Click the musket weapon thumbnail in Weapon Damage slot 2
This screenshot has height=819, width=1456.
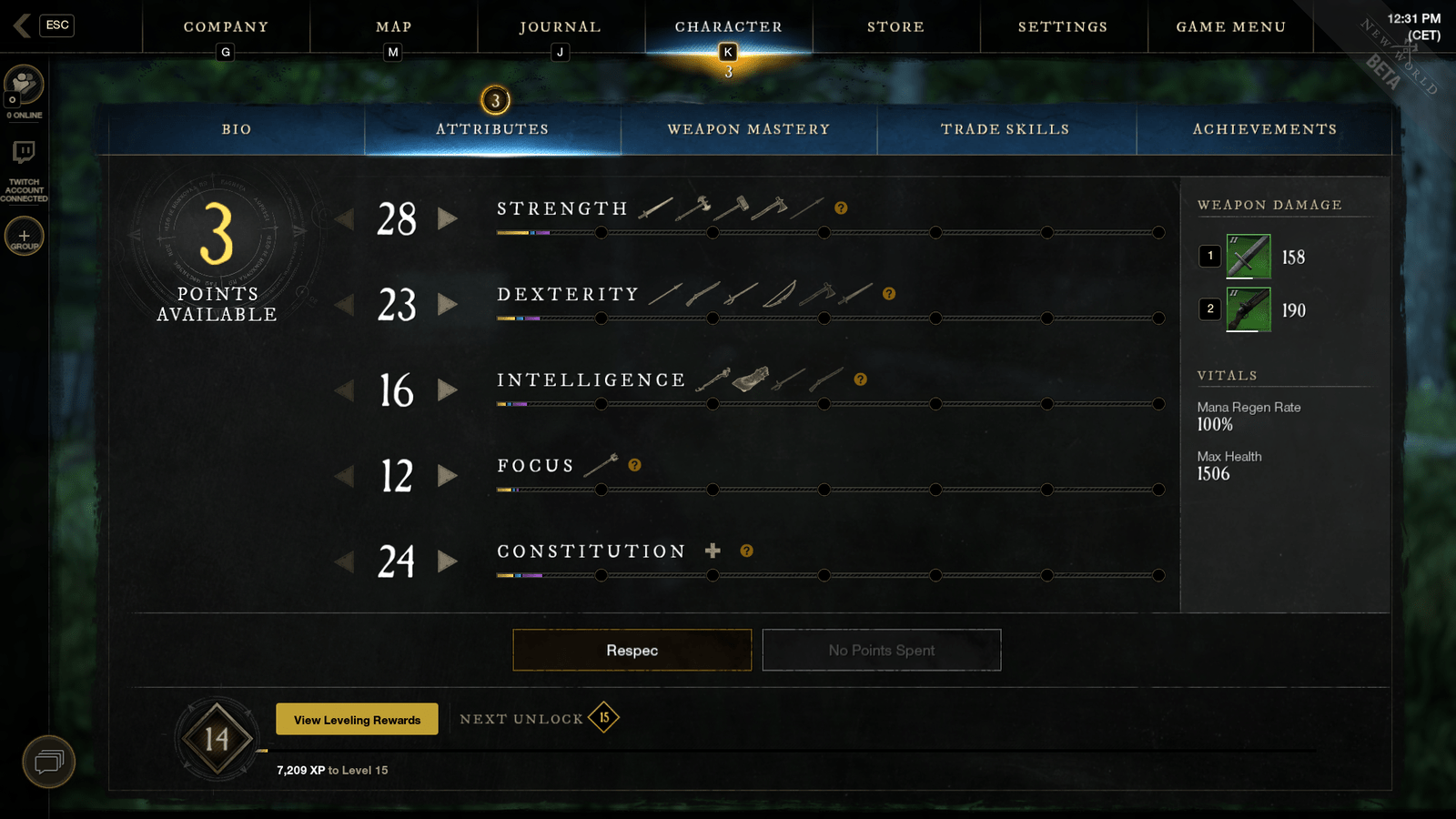pos(1249,309)
